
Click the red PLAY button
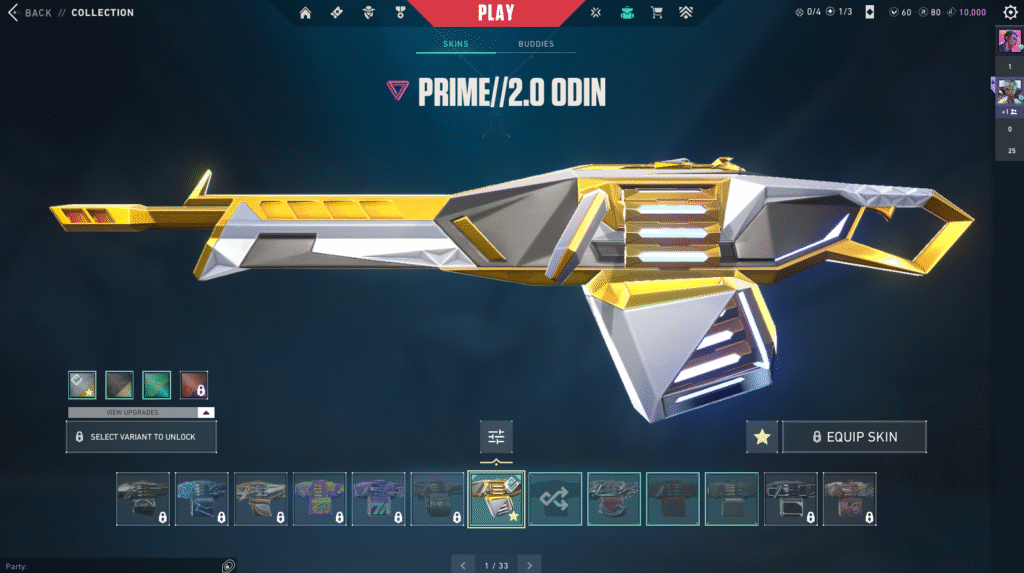click(x=496, y=13)
